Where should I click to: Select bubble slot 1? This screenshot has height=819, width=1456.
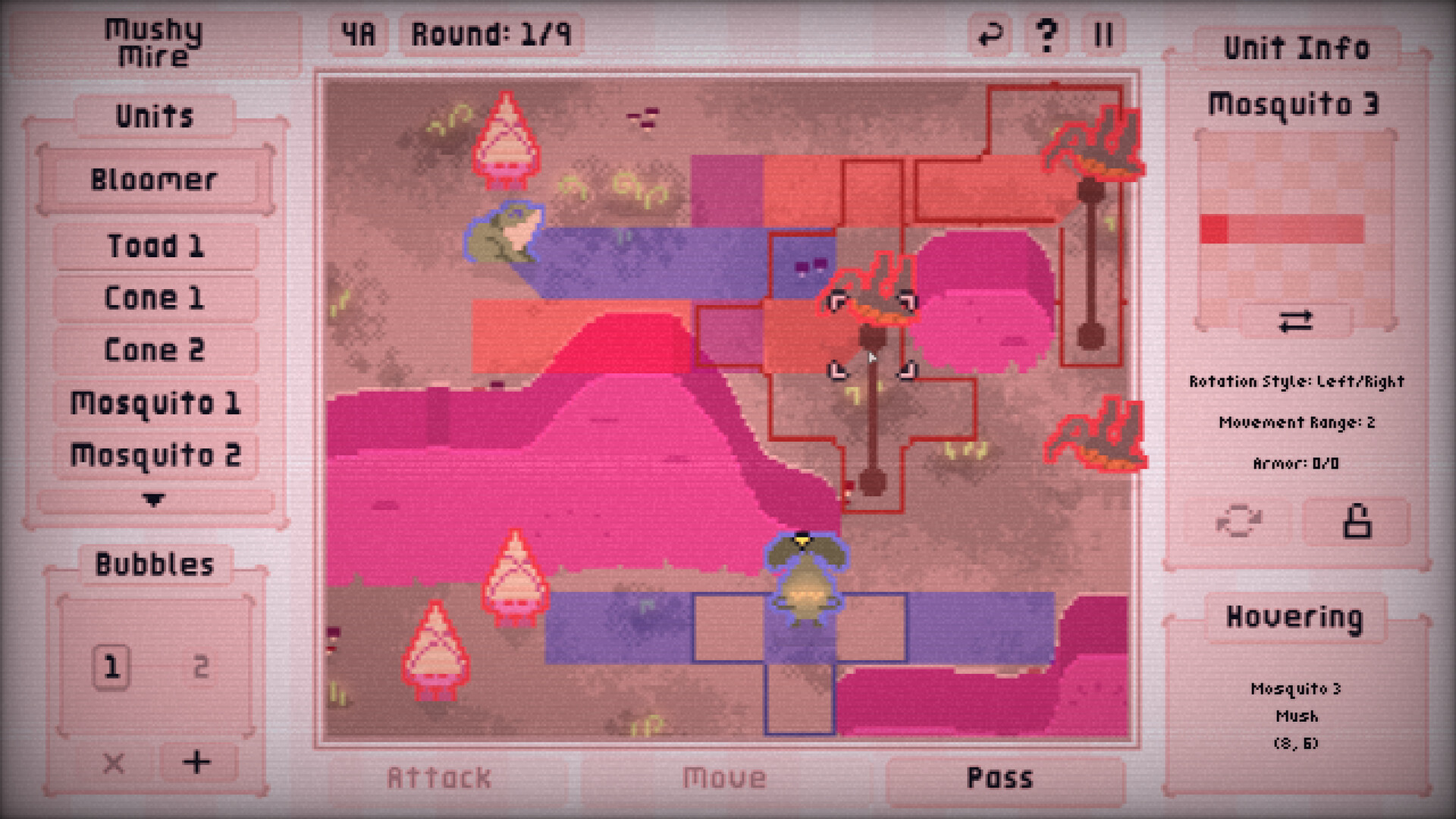(112, 666)
